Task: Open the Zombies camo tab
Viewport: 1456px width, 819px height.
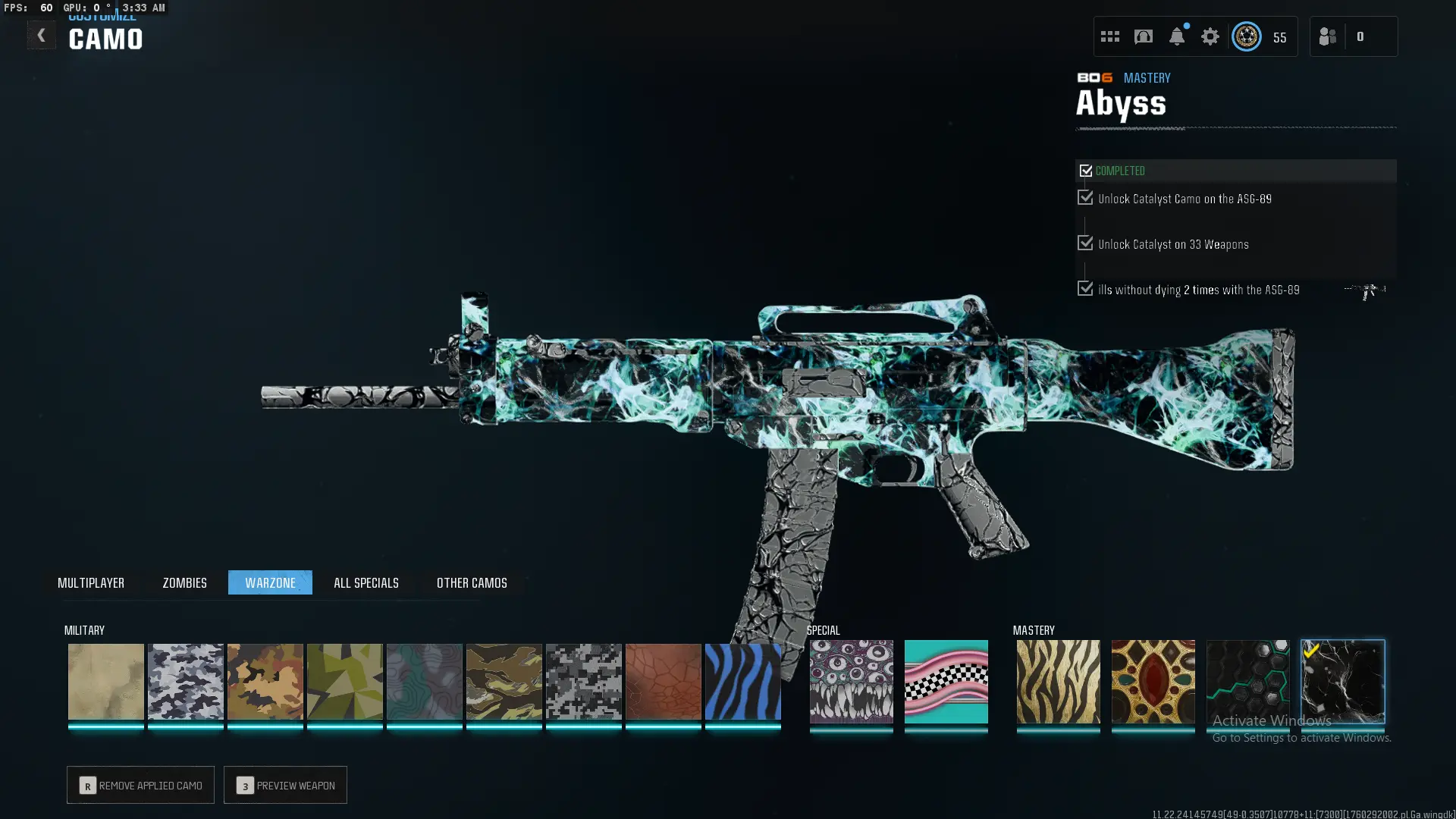Action: click(x=184, y=582)
